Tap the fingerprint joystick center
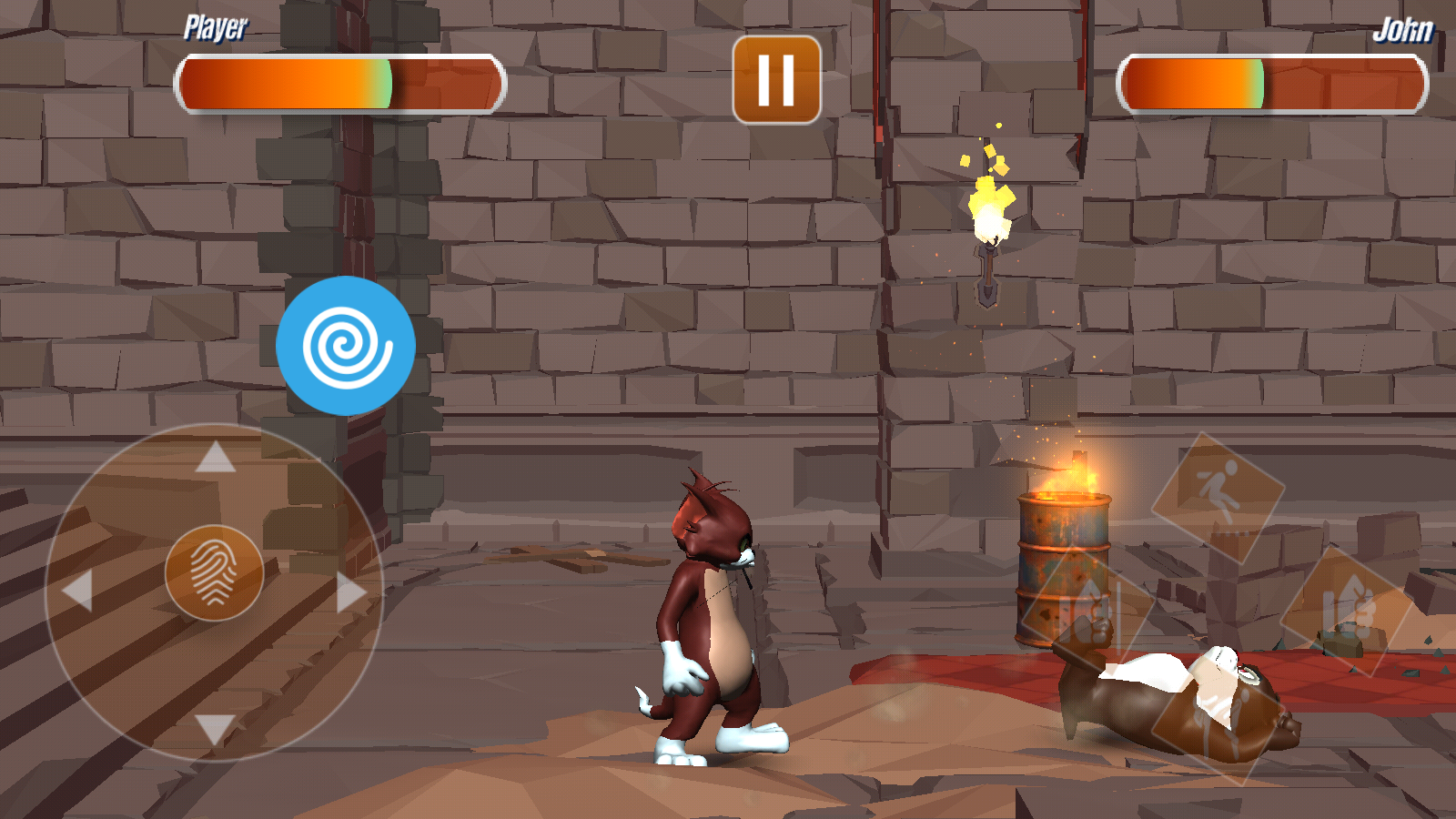 pos(214,573)
